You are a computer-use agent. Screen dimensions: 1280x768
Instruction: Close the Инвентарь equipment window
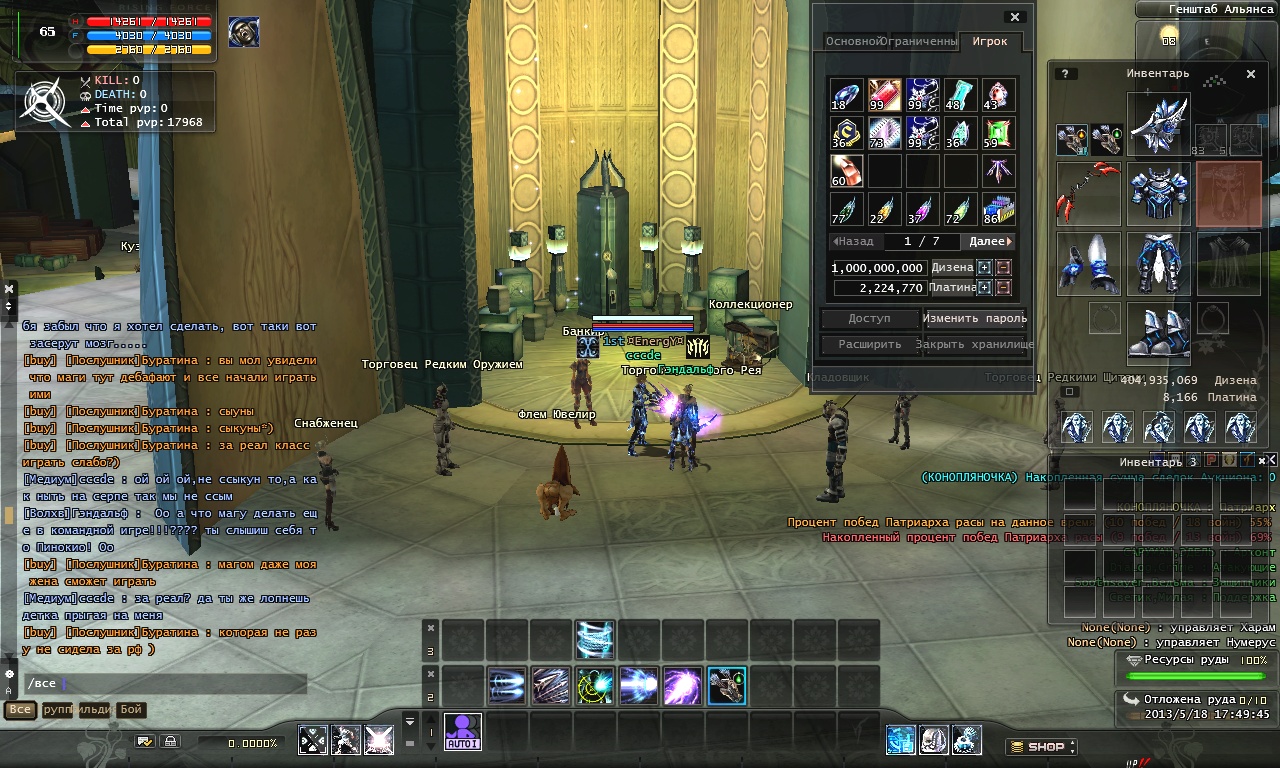(x=1250, y=74)
